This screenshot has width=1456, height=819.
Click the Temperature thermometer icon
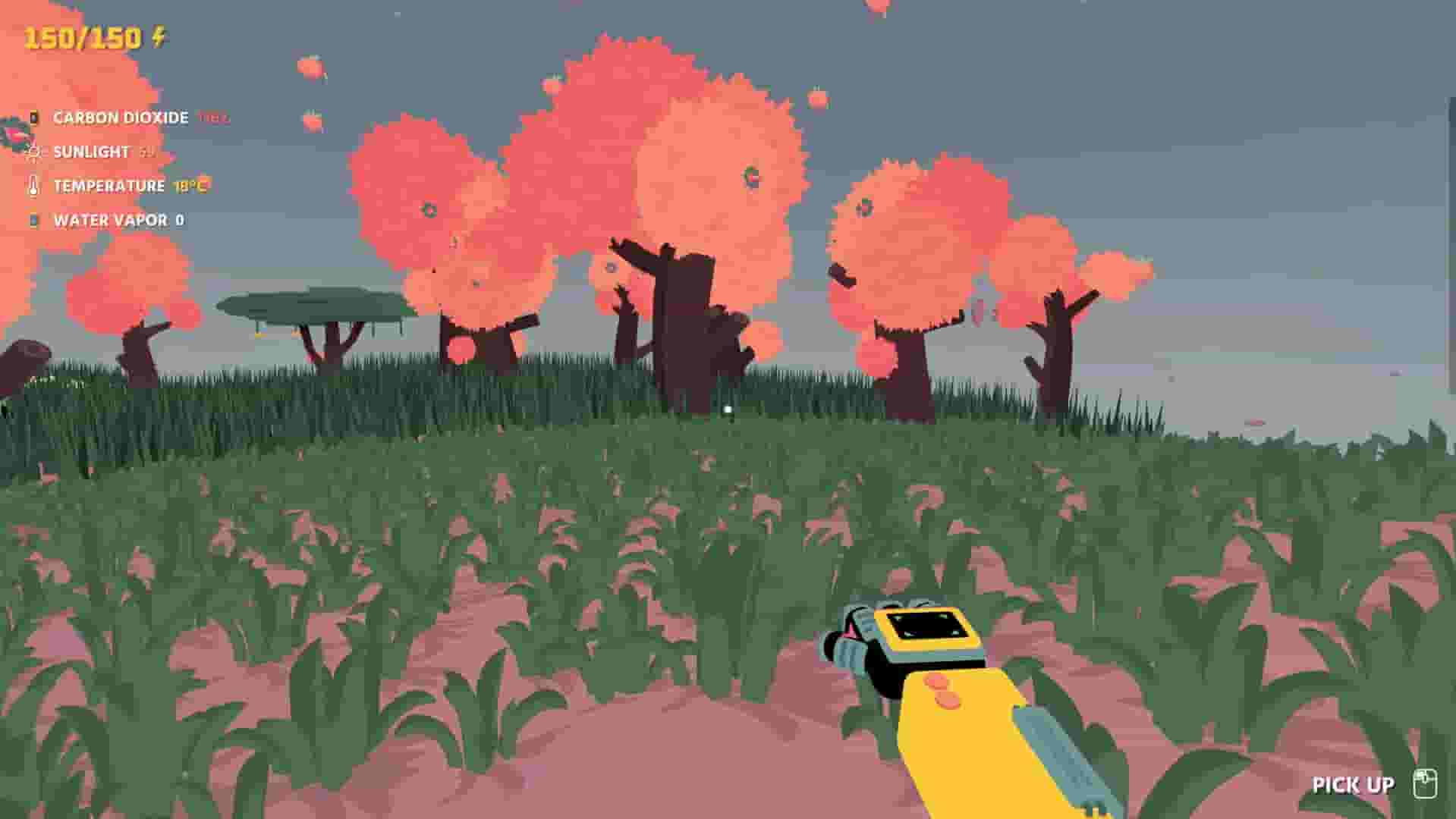click(32, 186)
